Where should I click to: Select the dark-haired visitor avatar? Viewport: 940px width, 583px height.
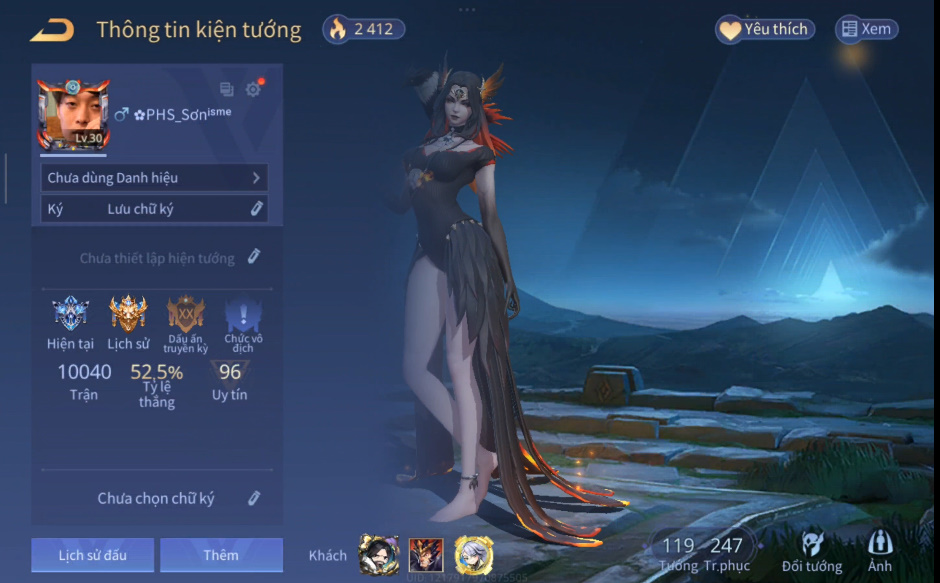379,554
